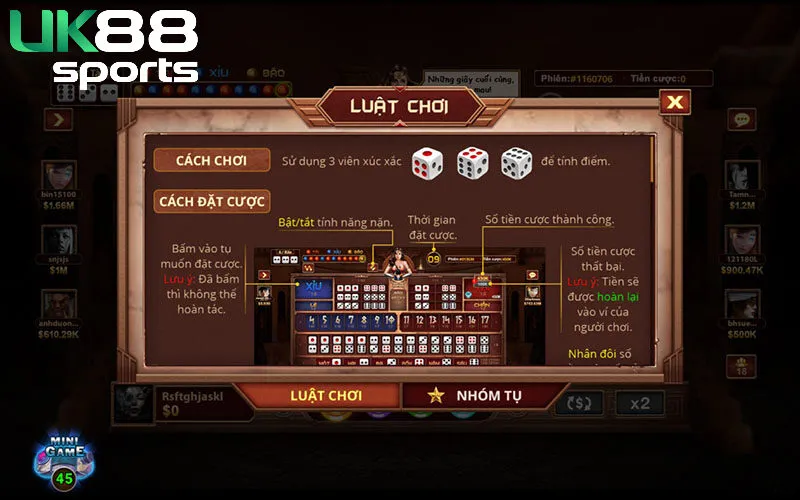800x500 pixels.
Task: Click the x2 double bet button
Action: coord(639,403)
